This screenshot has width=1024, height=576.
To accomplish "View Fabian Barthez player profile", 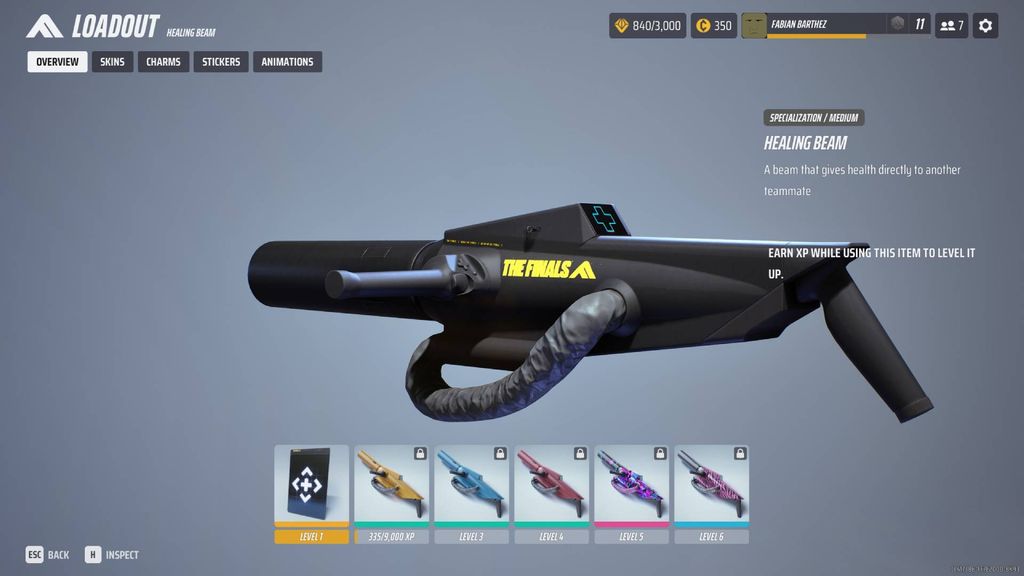I will tap(815, 25).
